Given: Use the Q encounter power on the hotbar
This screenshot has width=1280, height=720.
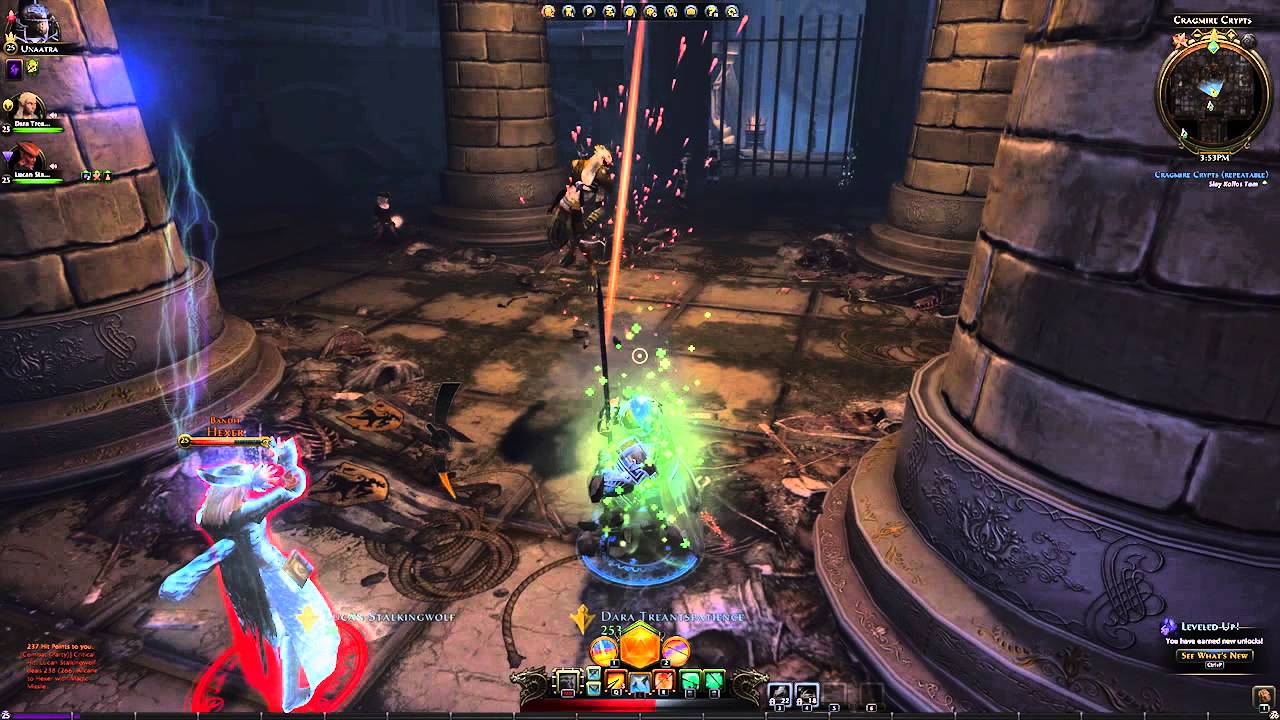Looking at the screenshot, I should pyautogui.click(x=614, y=681).
